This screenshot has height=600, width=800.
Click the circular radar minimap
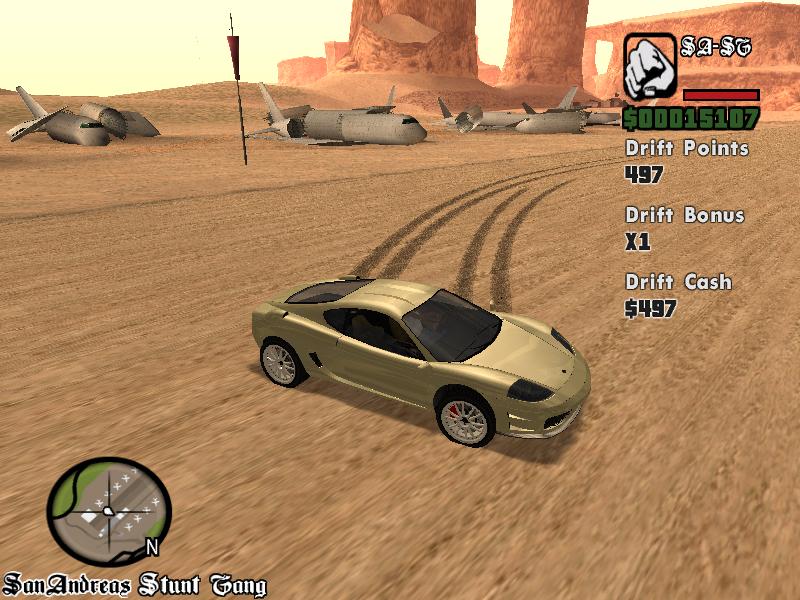coord(110,511)
